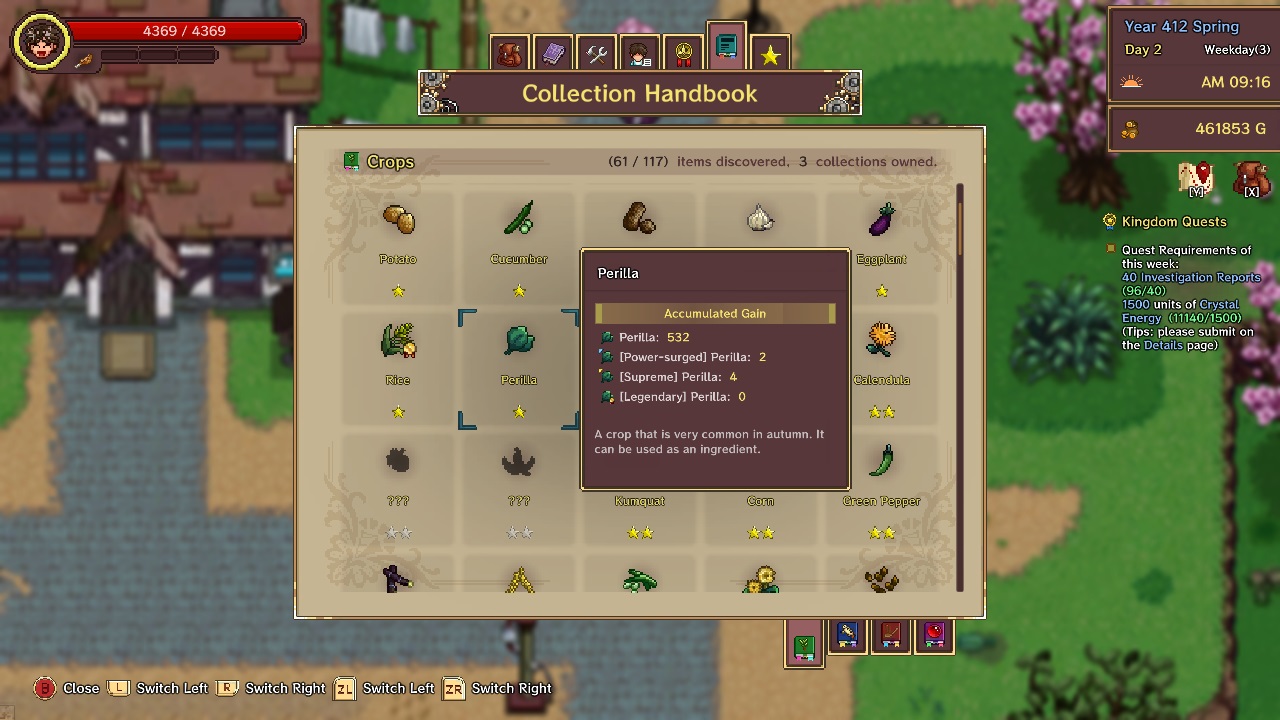
Task: Select the Potato crop entry
Action: 397,220
